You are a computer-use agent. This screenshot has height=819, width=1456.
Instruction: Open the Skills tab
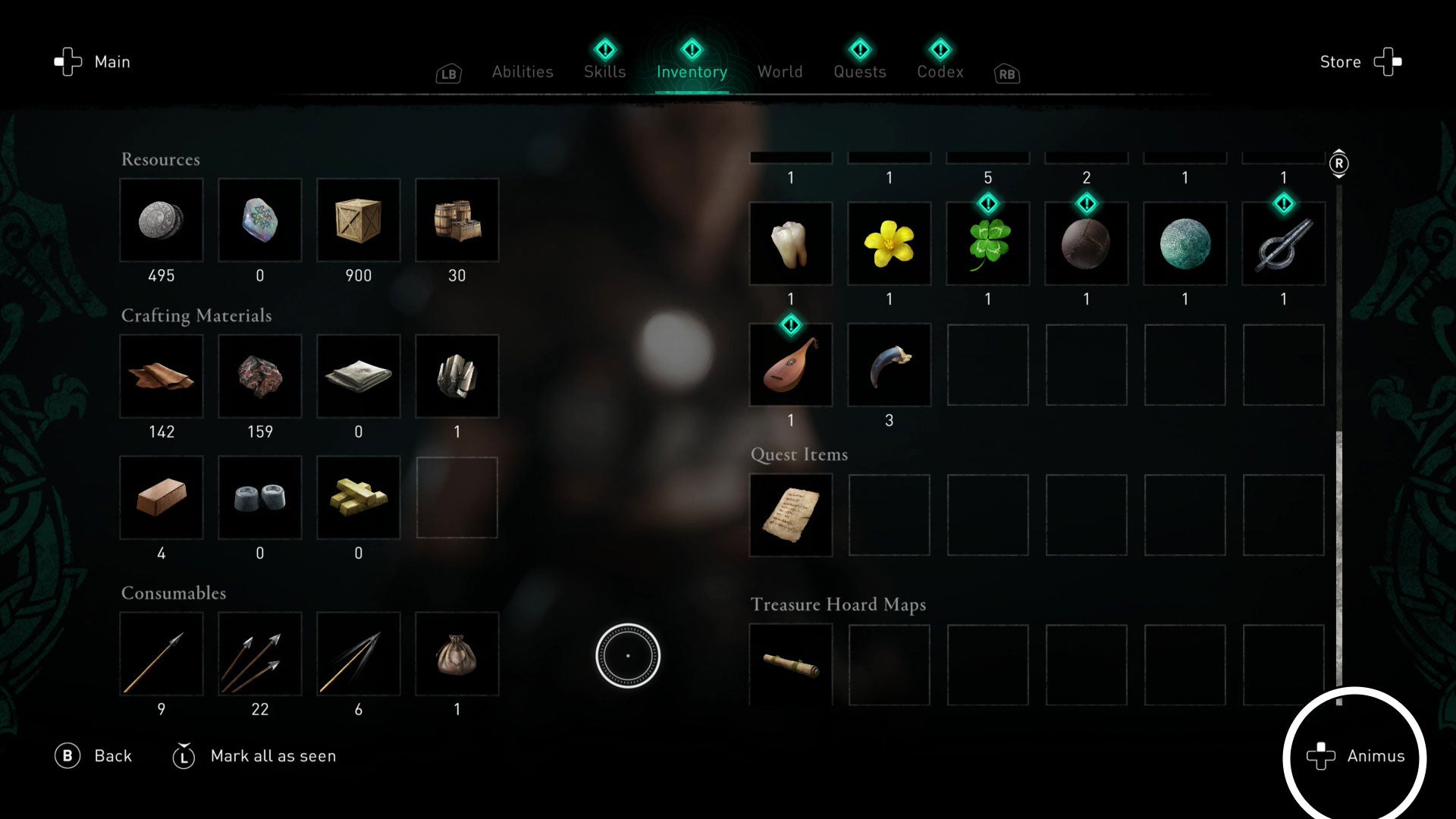(x=604, y=71)
